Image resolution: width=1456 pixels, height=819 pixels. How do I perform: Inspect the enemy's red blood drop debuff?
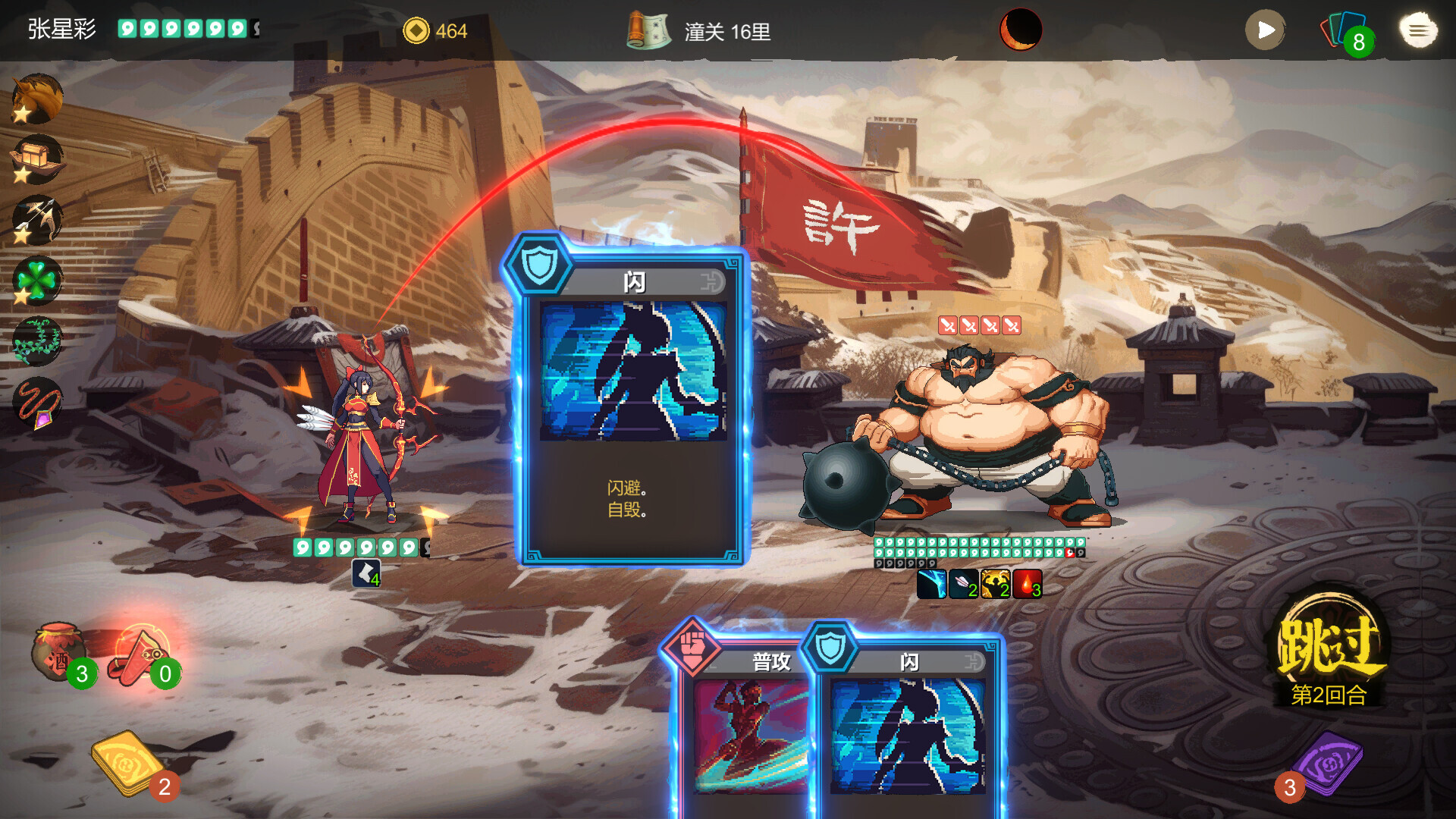(1026, 584)
